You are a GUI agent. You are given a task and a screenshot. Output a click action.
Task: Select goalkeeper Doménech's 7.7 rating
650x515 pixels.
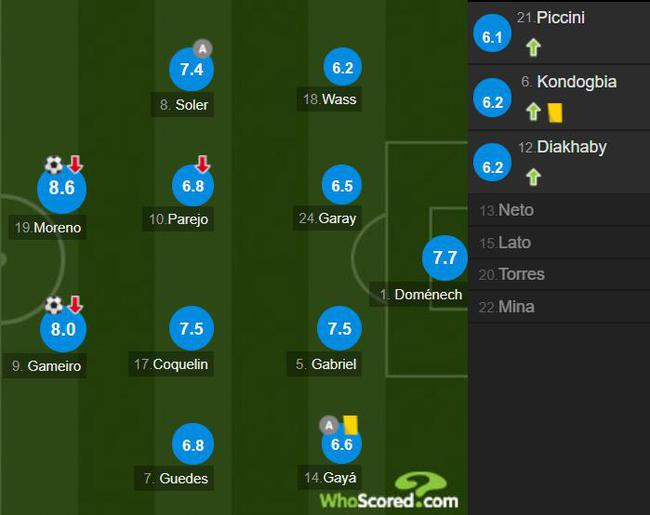(444, 258)
